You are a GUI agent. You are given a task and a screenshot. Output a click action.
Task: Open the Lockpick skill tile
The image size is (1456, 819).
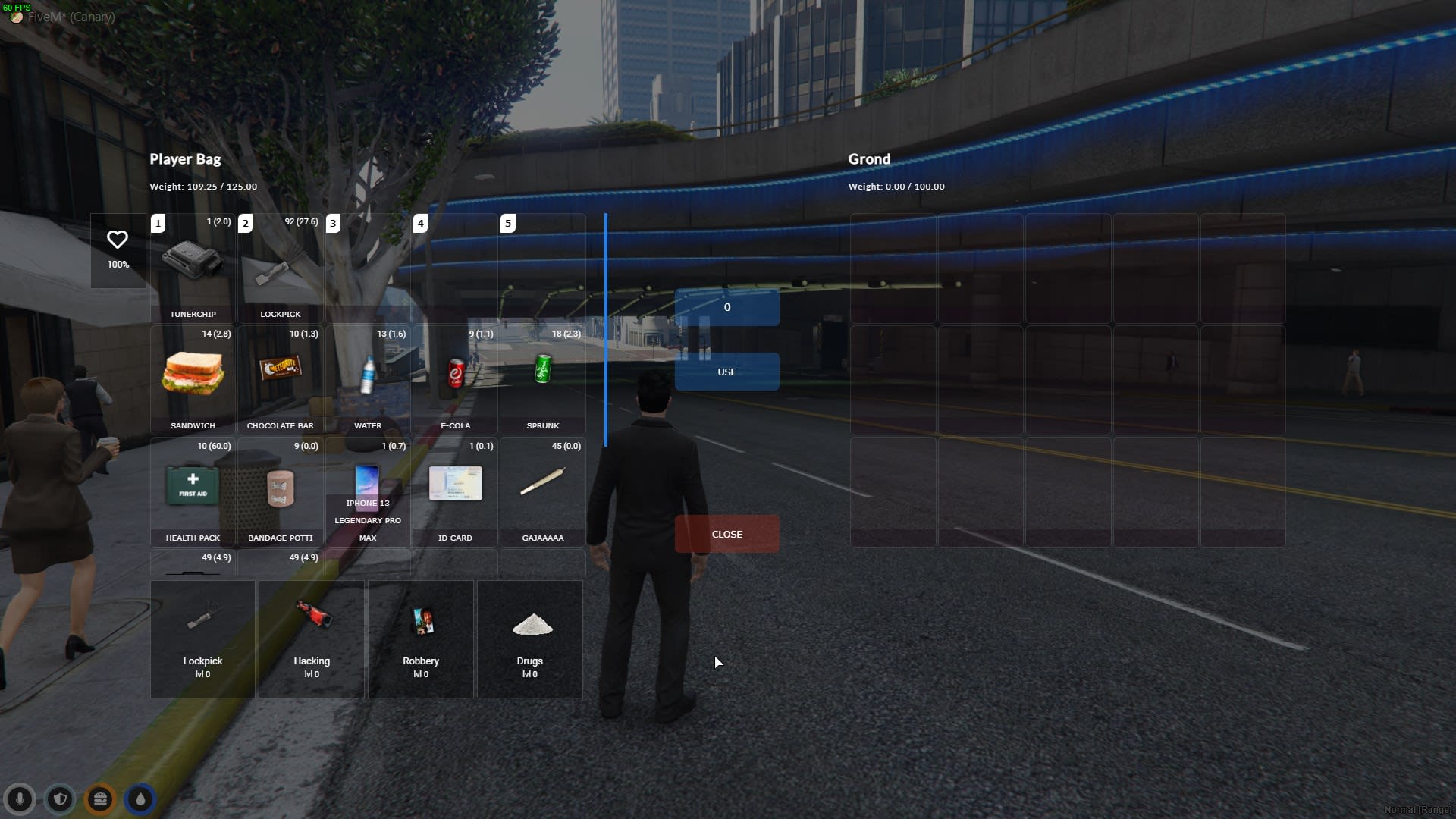(x=202, y=639)
